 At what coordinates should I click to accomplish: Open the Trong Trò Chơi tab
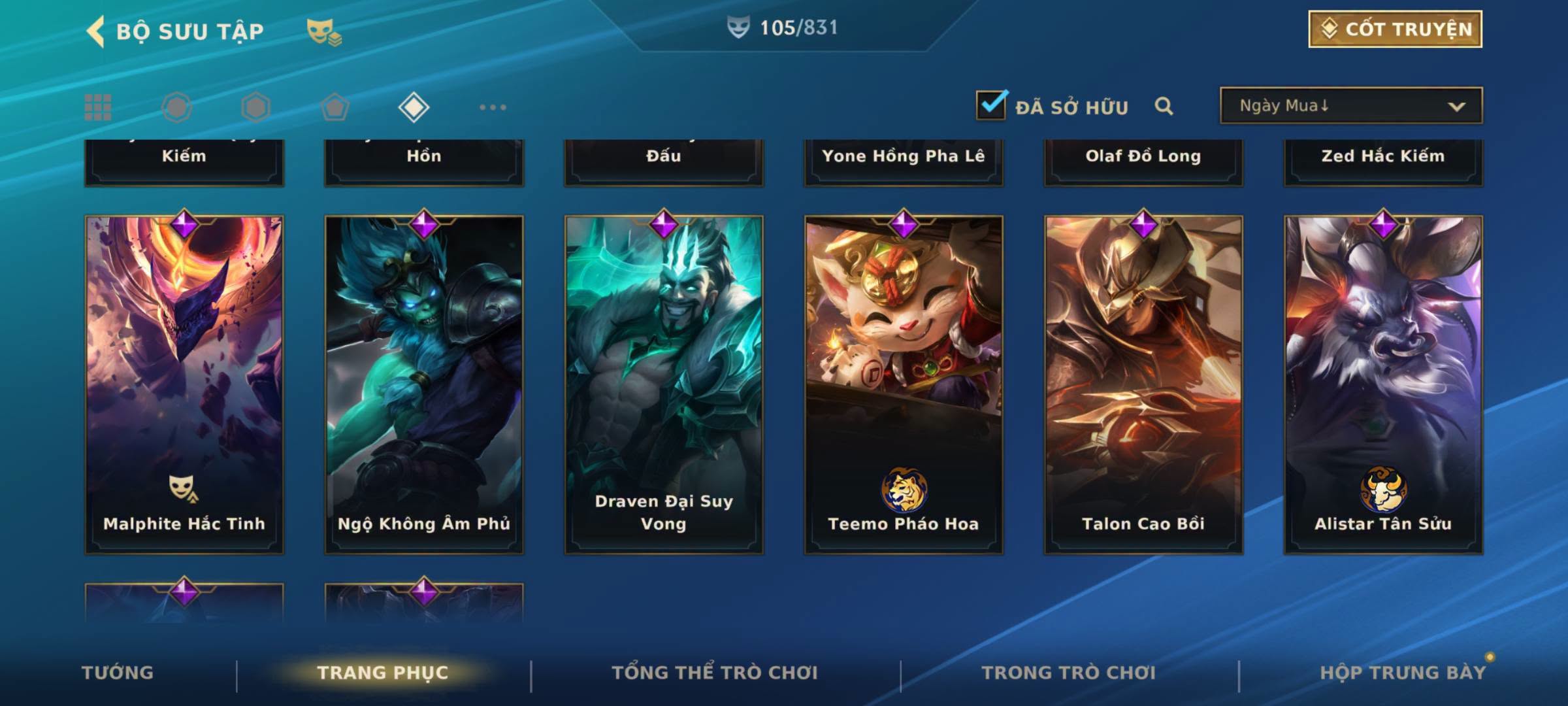tap(1069, 673)
